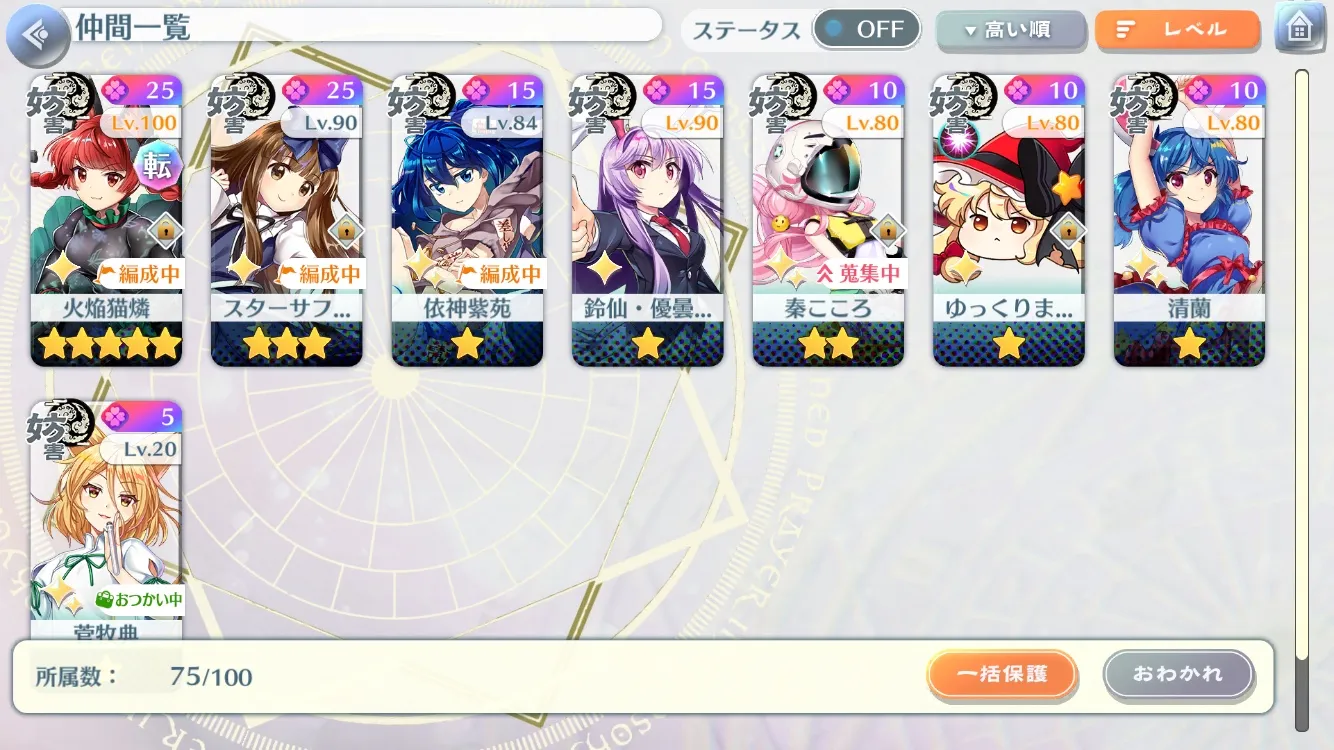Open the レベル sort criteria button
Viewport: 1334px width, 750px height.
pyautogui.click(x=1177, y=30)
